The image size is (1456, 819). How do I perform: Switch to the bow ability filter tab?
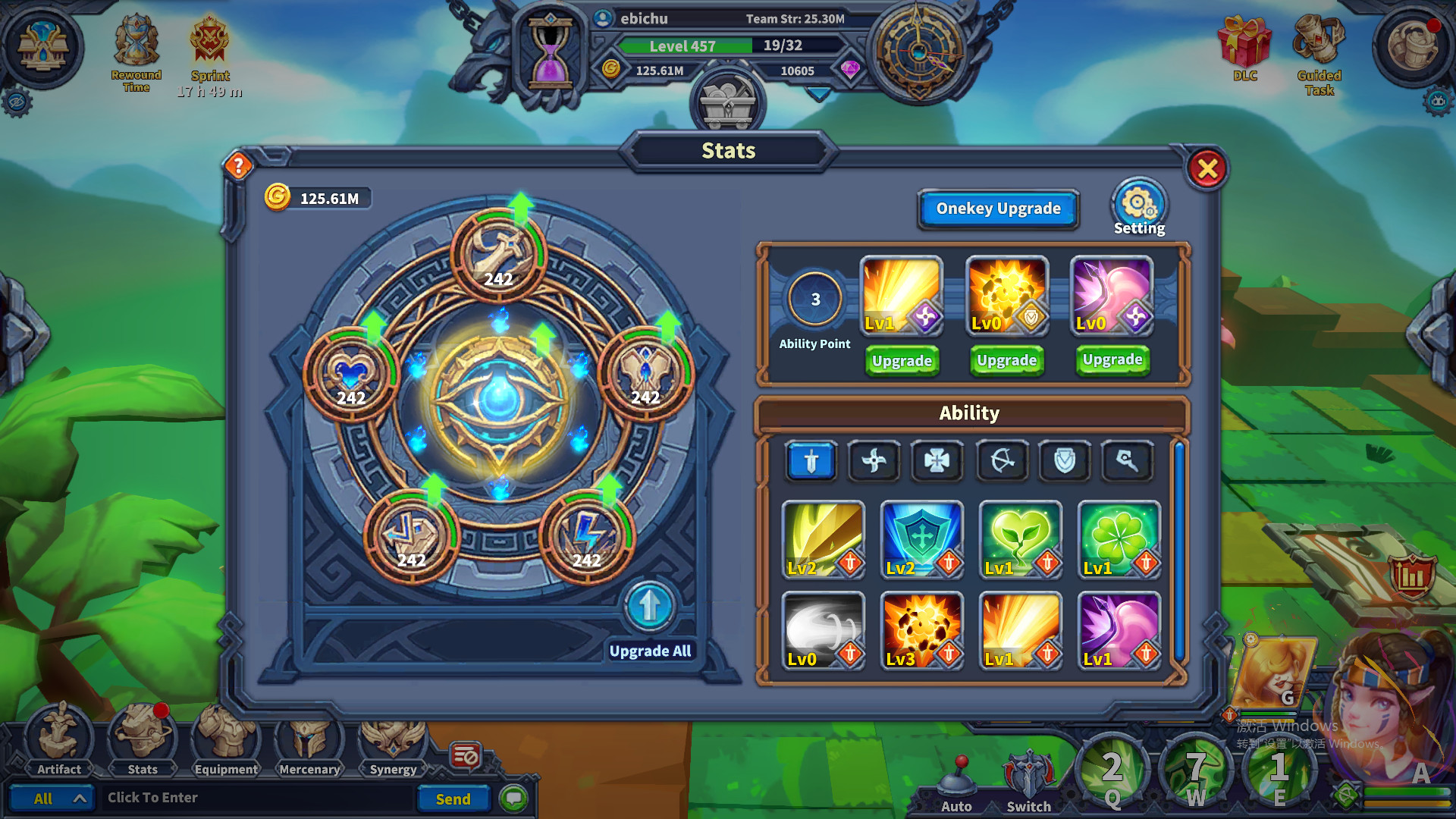click(1002, 460)
